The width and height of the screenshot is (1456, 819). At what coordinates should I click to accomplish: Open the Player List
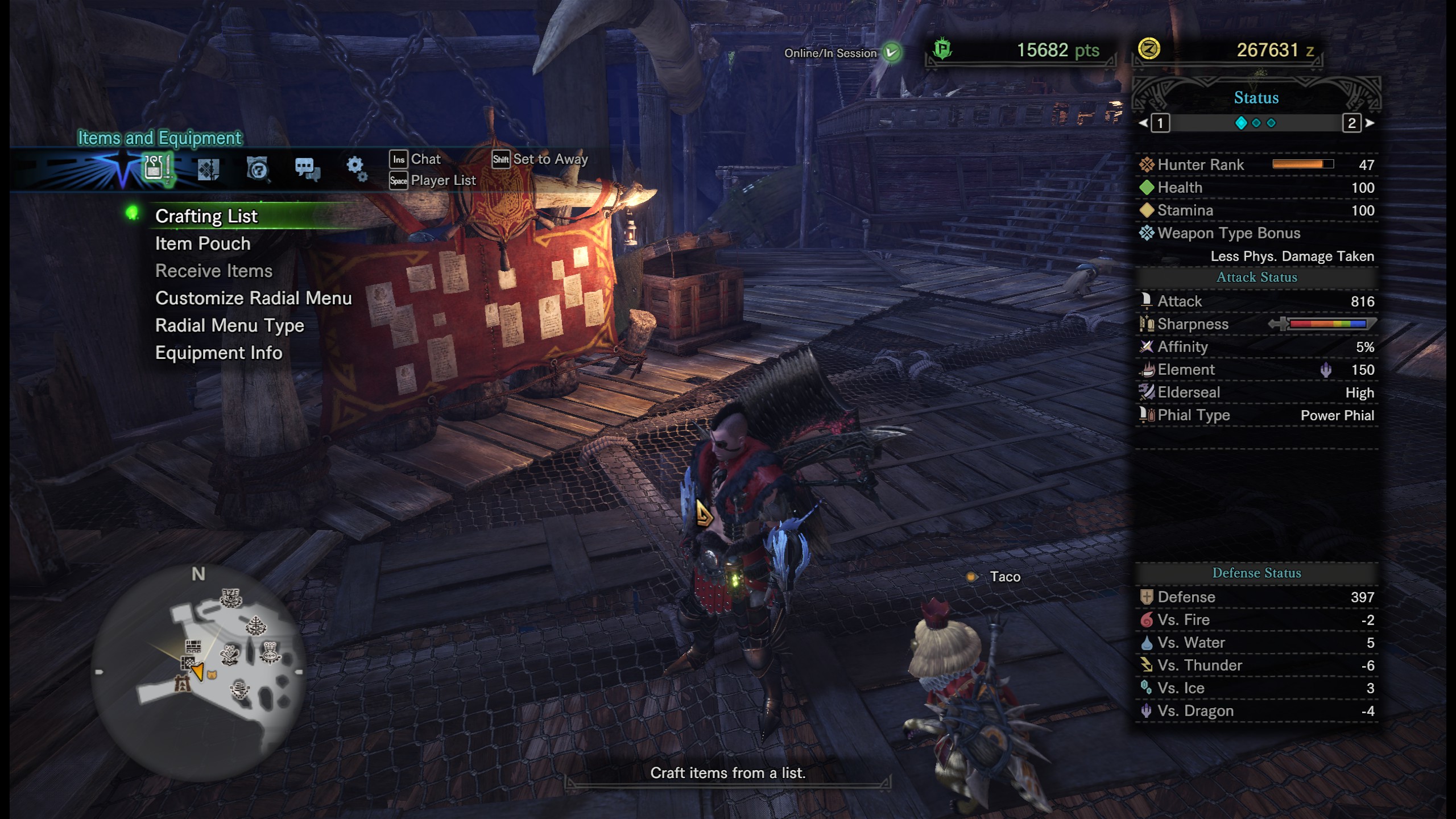[x=443, y=180]
